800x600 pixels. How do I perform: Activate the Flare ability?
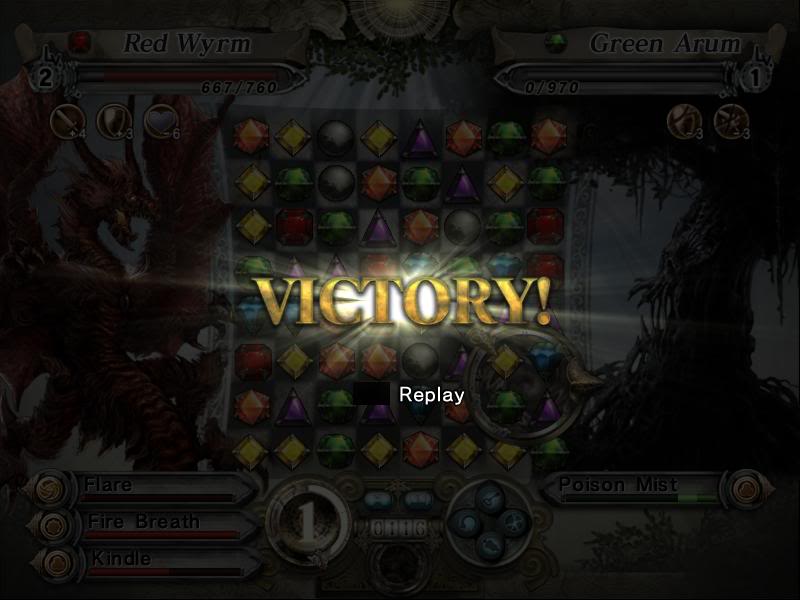(150, 487)
